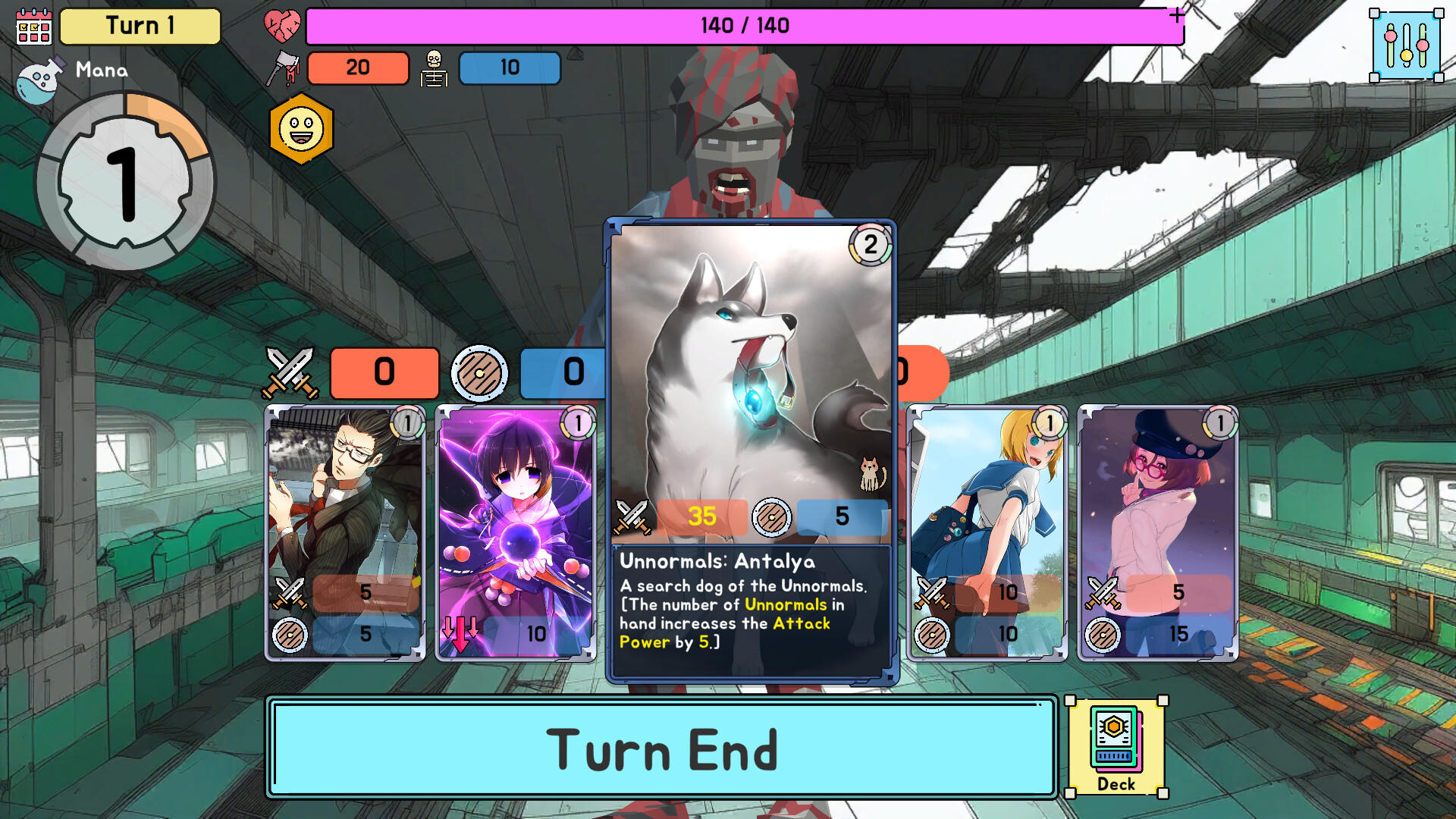Click the cracked heart health icon
Screen dimensions: 1456x819
point(281,25)
